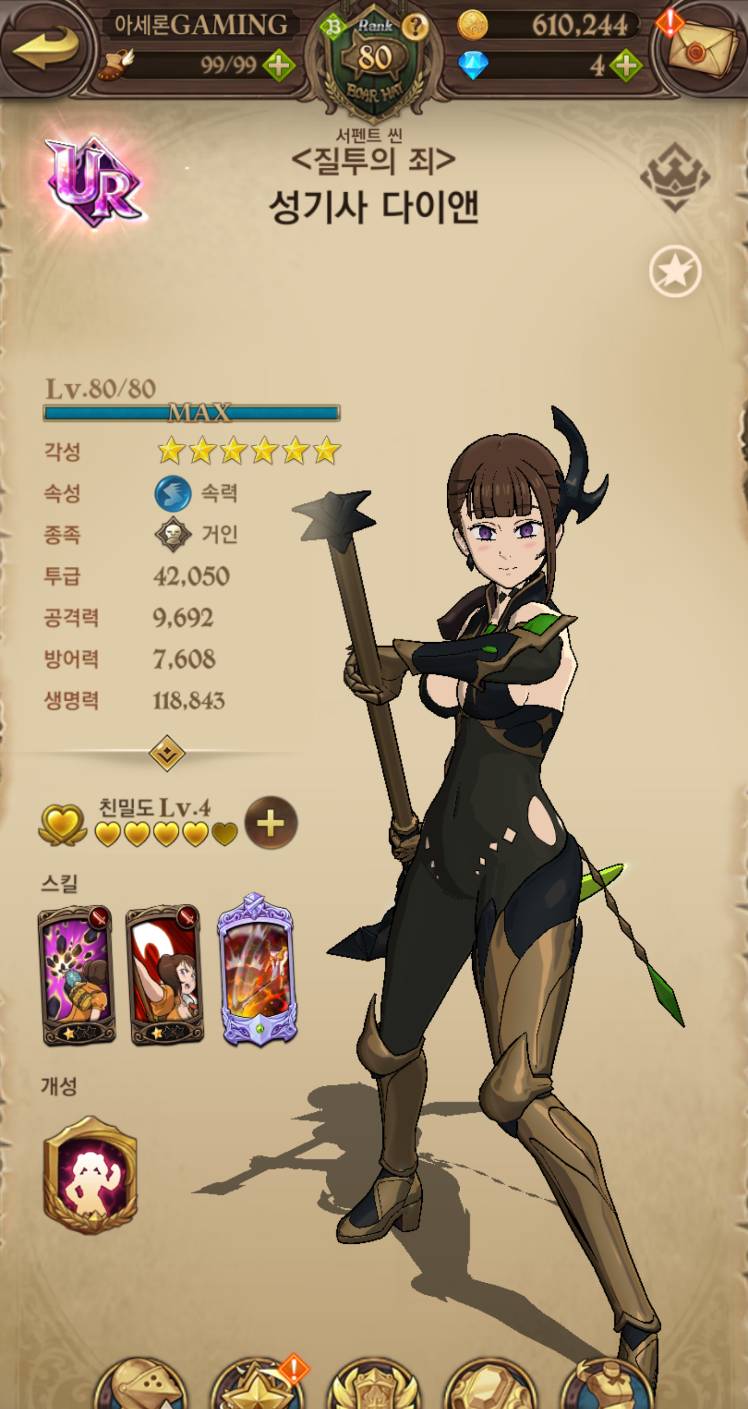
Task: Expand the diamond divider under stats
Action: coord(167,752)
